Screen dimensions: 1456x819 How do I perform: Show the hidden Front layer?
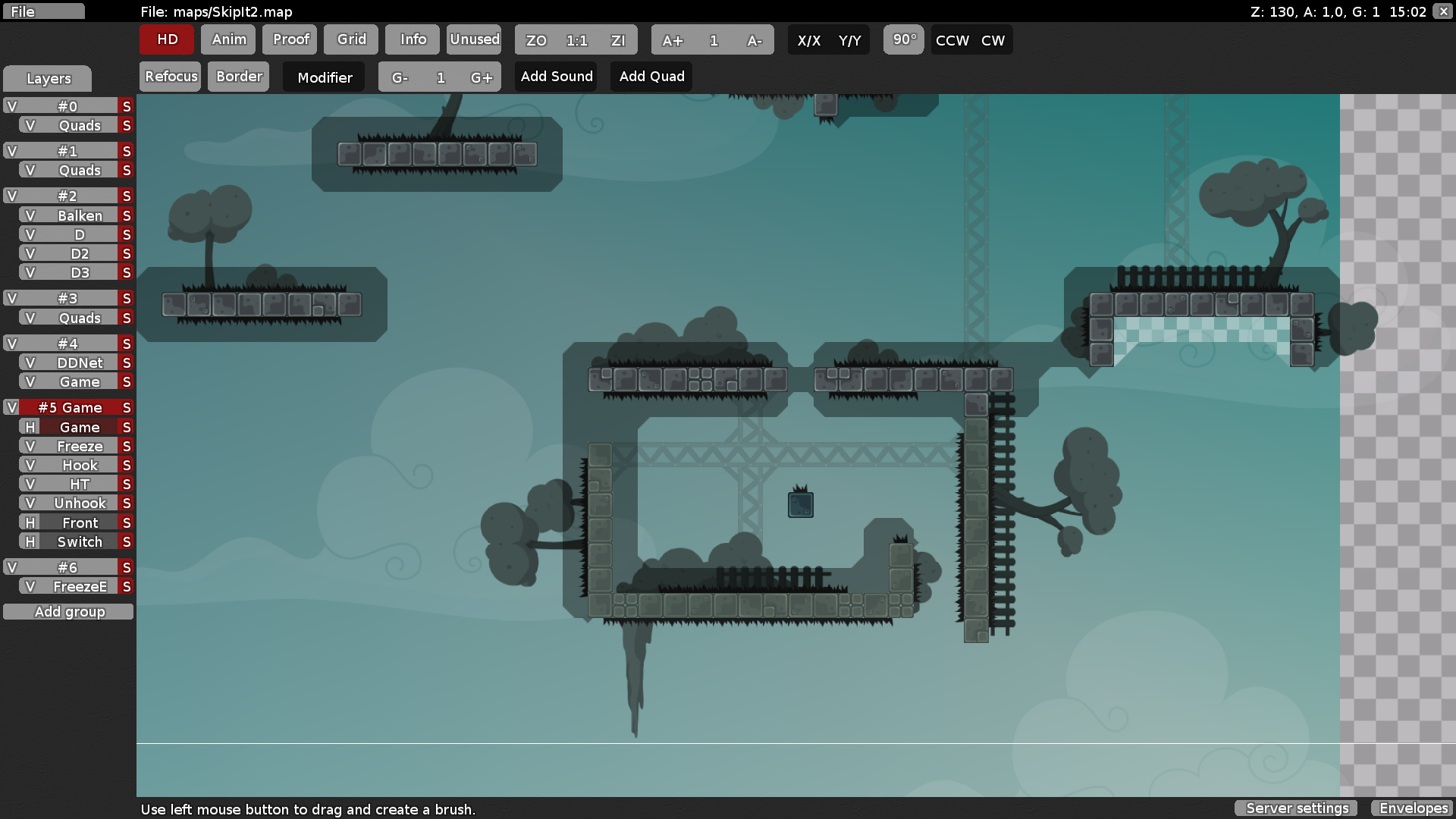[29, 522]
